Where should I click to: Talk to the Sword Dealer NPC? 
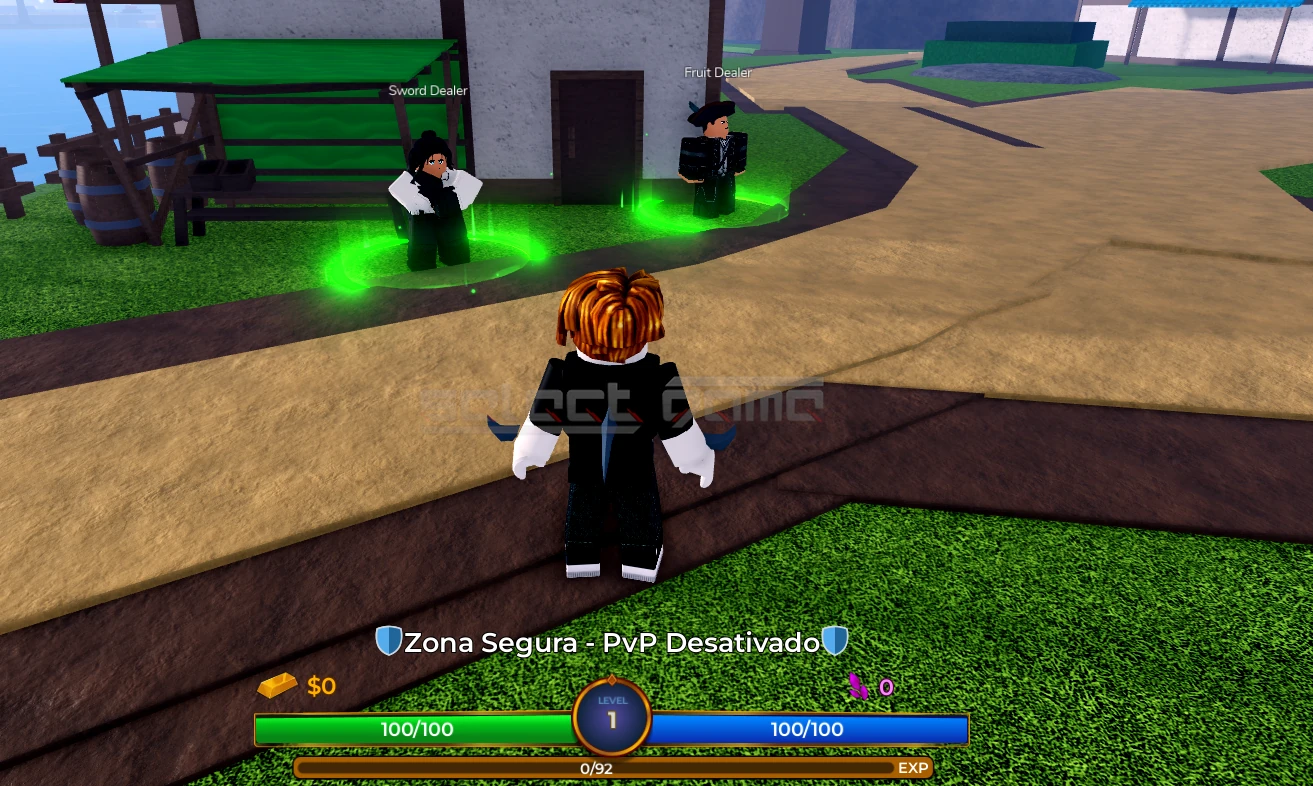point(434,190)
